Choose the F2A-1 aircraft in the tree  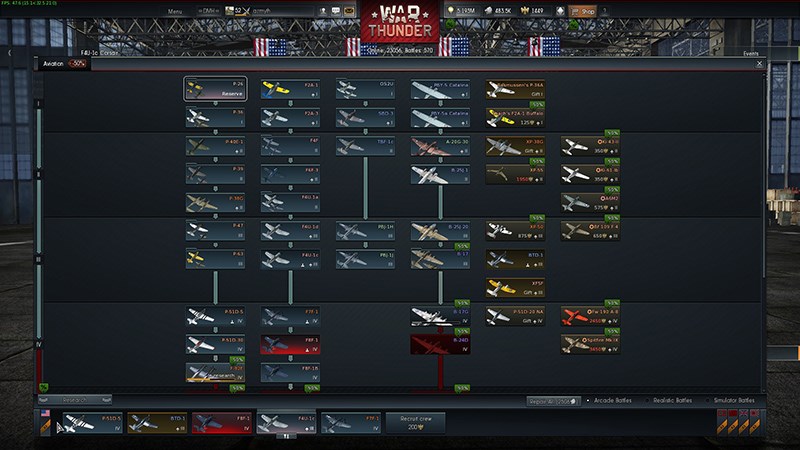[x=290, y=90]
